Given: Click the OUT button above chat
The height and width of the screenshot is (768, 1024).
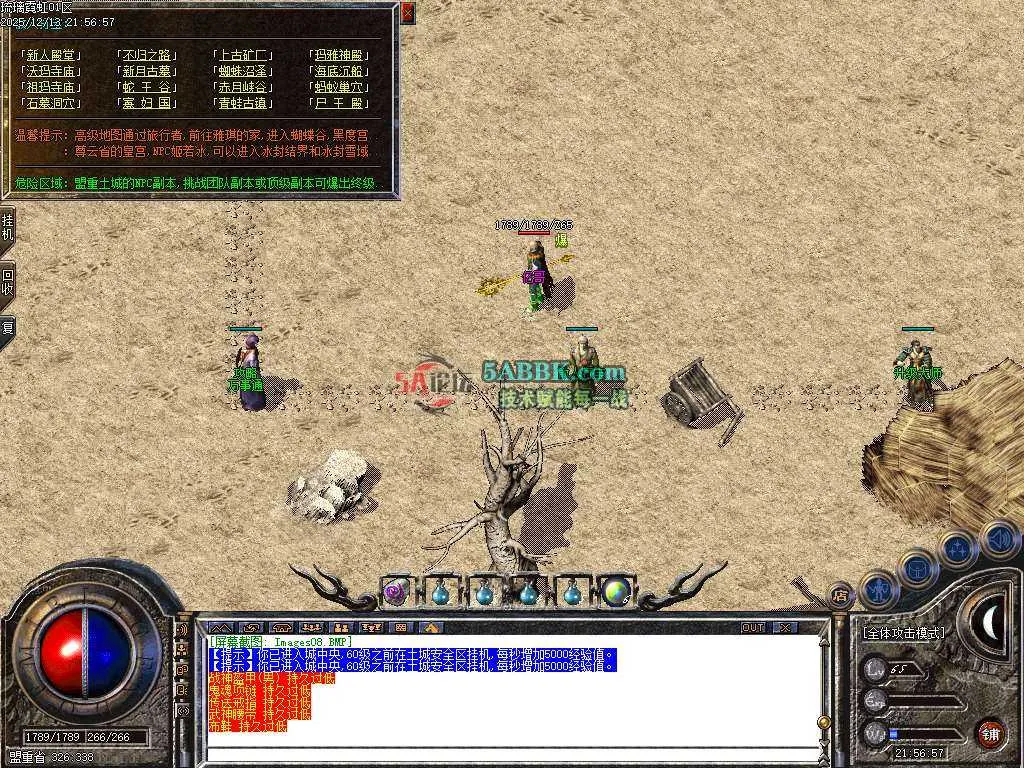Looking at the screenshot, I should pyautogui.click(x=753, y=627).
